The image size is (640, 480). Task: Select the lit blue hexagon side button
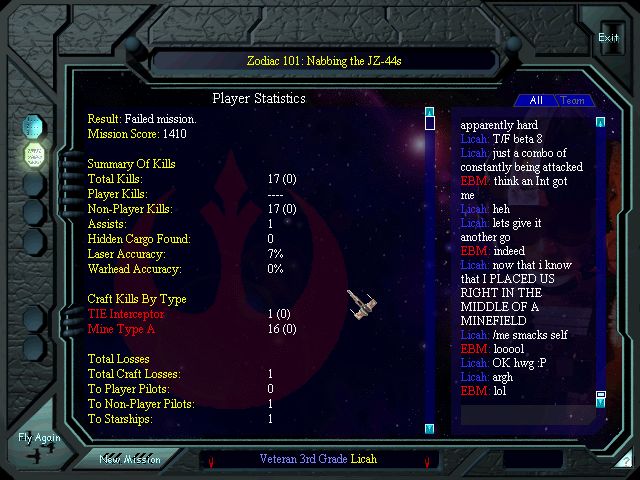(x=33, y=126)
